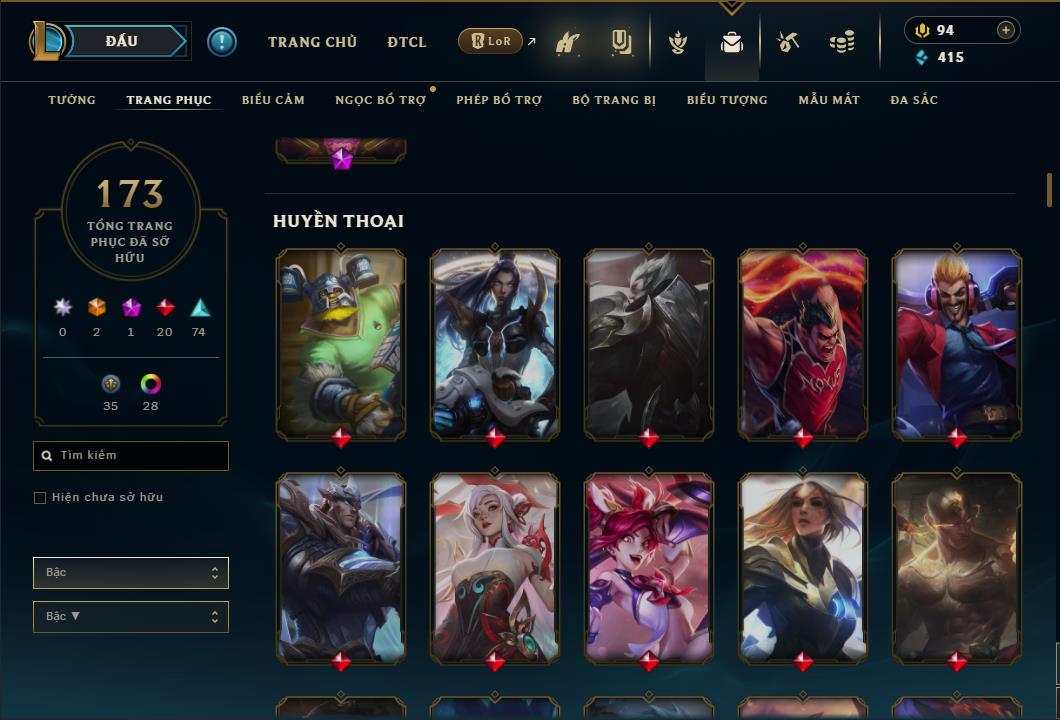
Task: Toggle the Hiện chưa sở hữu checkbox
Action: coord(40,498)
